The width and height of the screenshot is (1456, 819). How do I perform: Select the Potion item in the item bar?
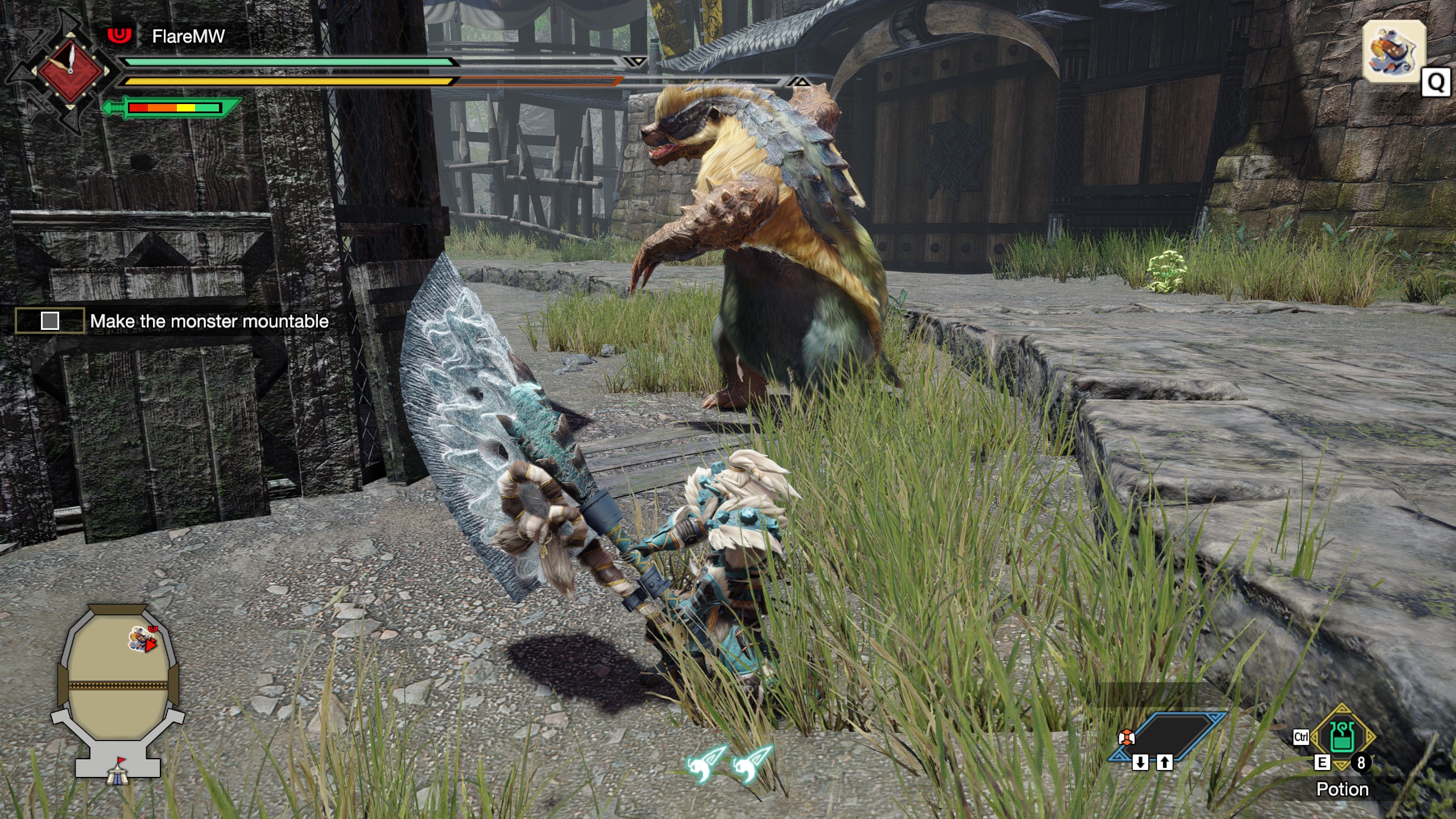(1343, 738)
